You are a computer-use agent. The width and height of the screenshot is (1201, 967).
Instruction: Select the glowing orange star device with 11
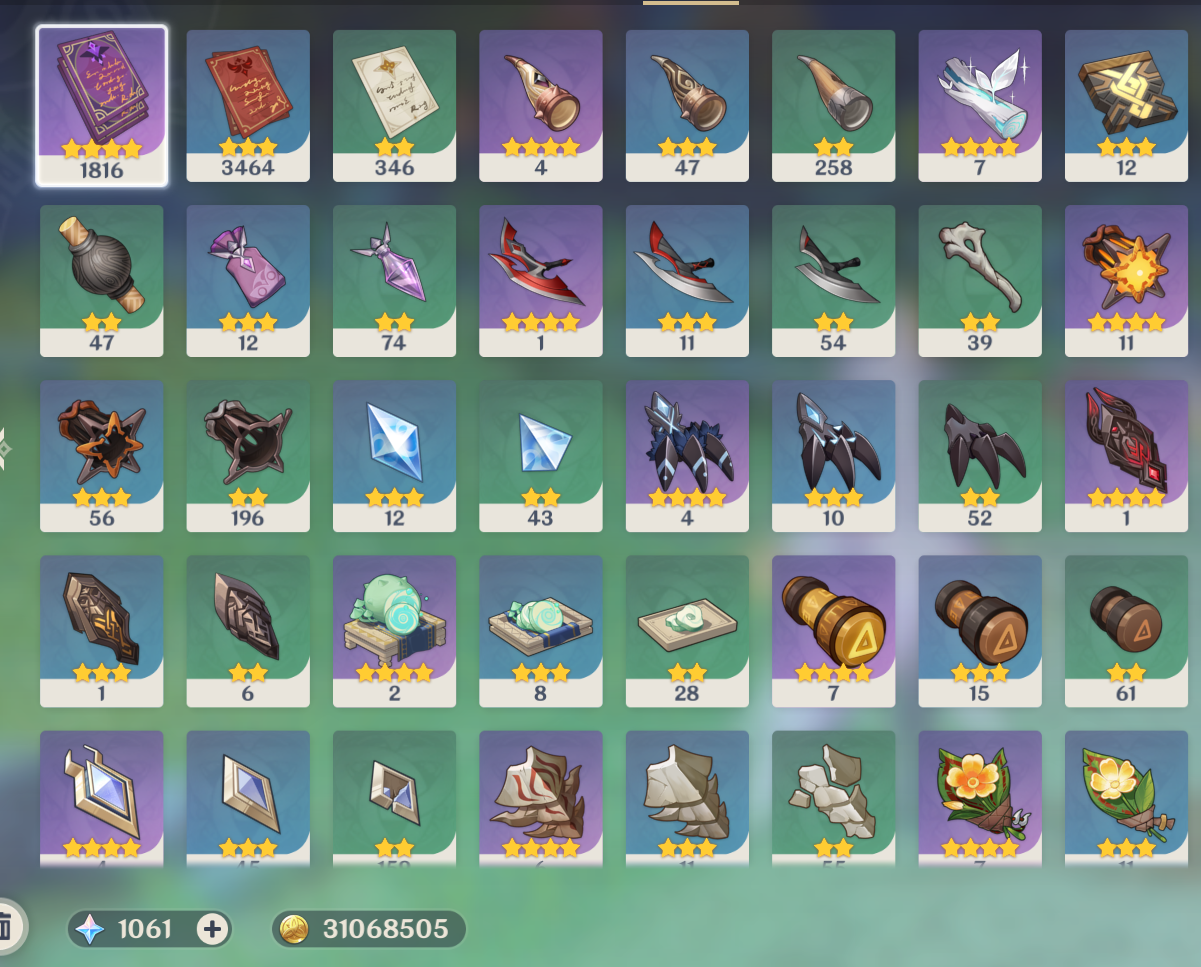point(1126,280)
